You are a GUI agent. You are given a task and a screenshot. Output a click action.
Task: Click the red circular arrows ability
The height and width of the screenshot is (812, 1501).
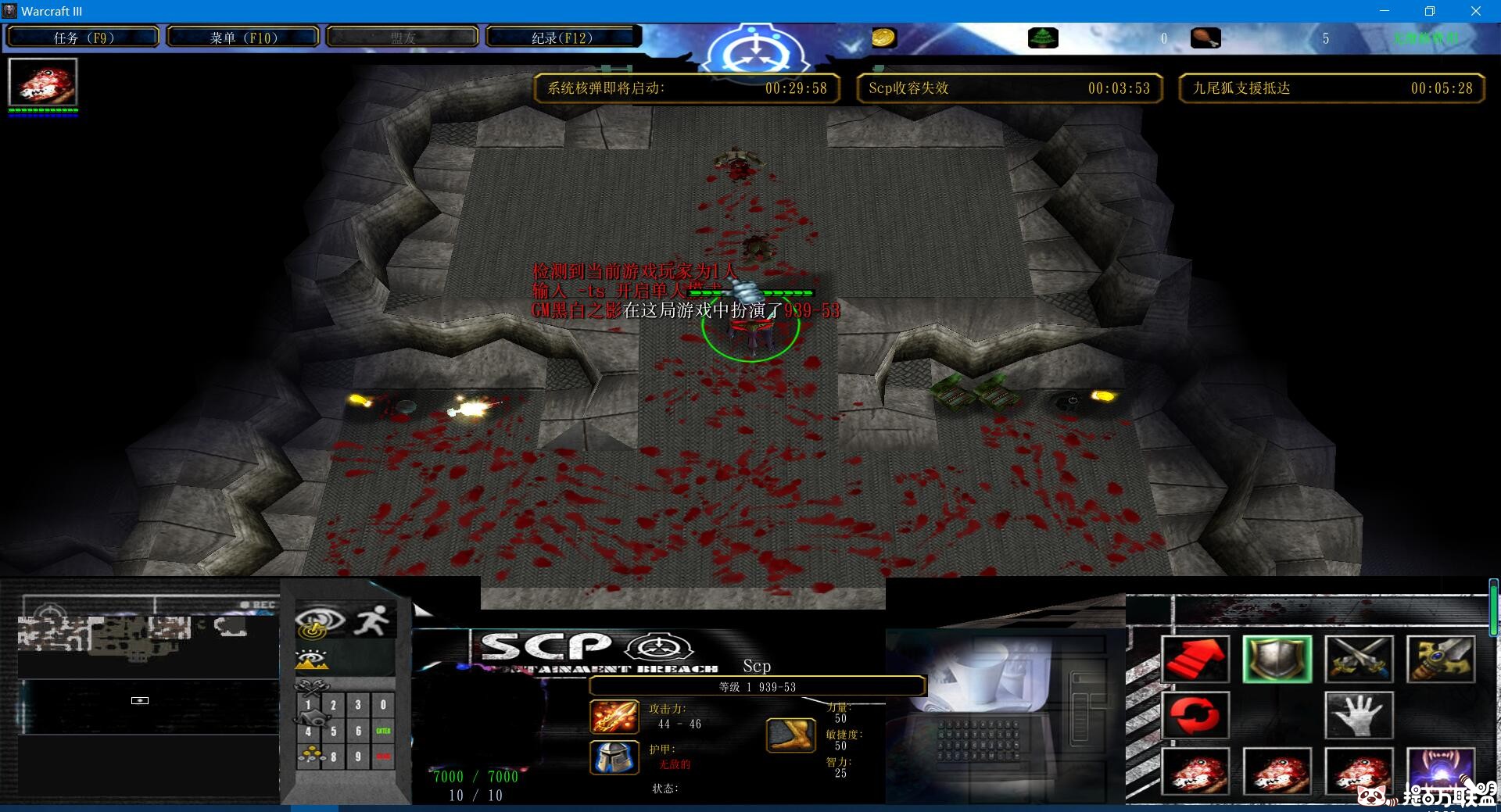pyautogui.click(x=1195, y=715)
